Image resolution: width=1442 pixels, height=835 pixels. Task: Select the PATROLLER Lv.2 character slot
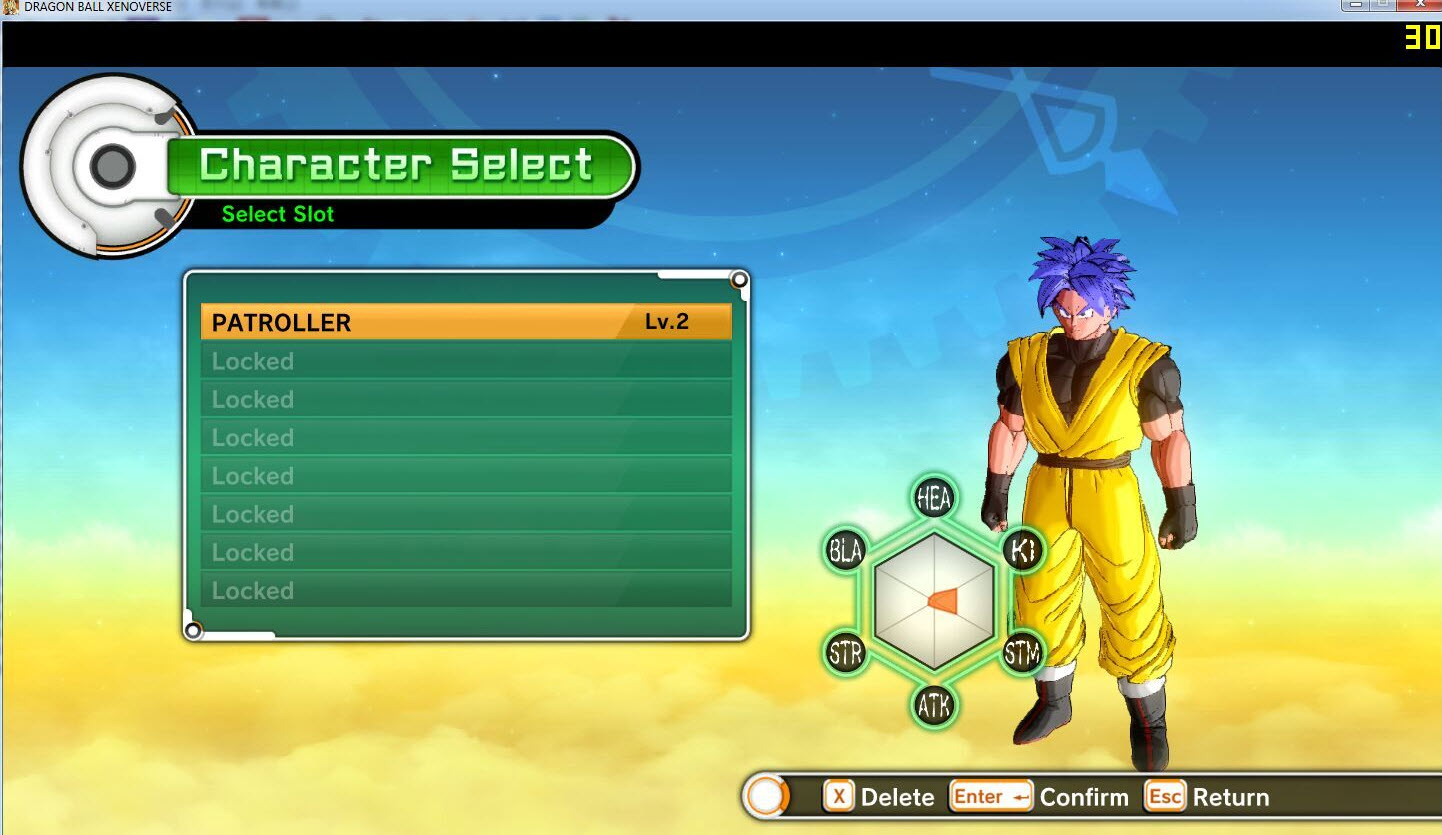(x=466, y=322)
